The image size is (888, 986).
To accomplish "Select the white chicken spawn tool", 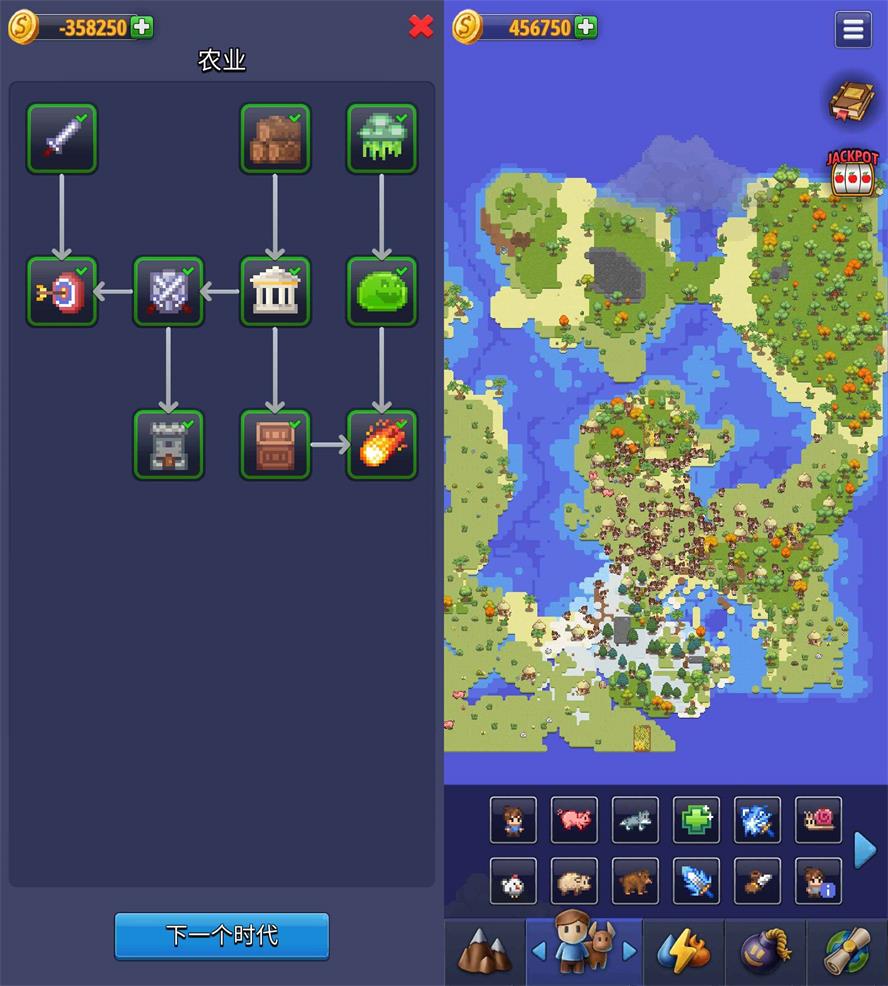I will 513,881.
